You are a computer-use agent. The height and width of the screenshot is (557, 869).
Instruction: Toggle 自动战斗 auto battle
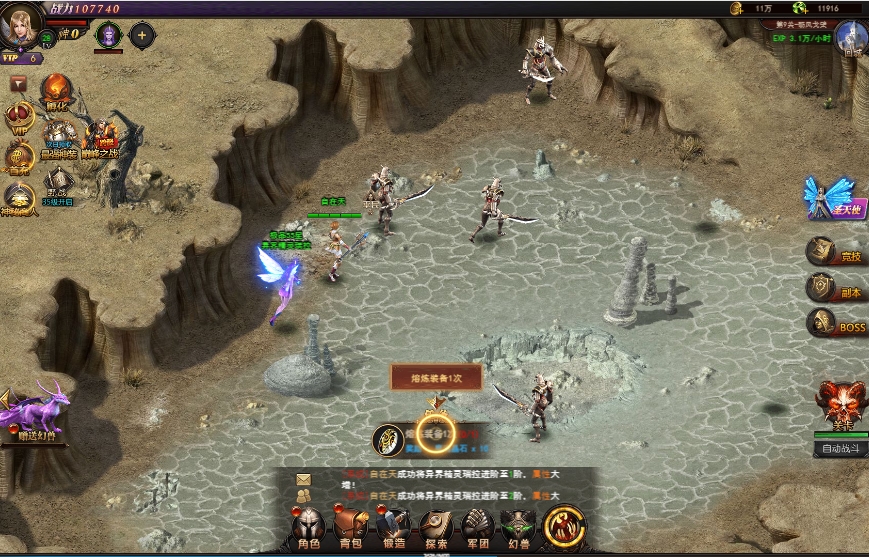pyautogui.click(x=840, y=449)
